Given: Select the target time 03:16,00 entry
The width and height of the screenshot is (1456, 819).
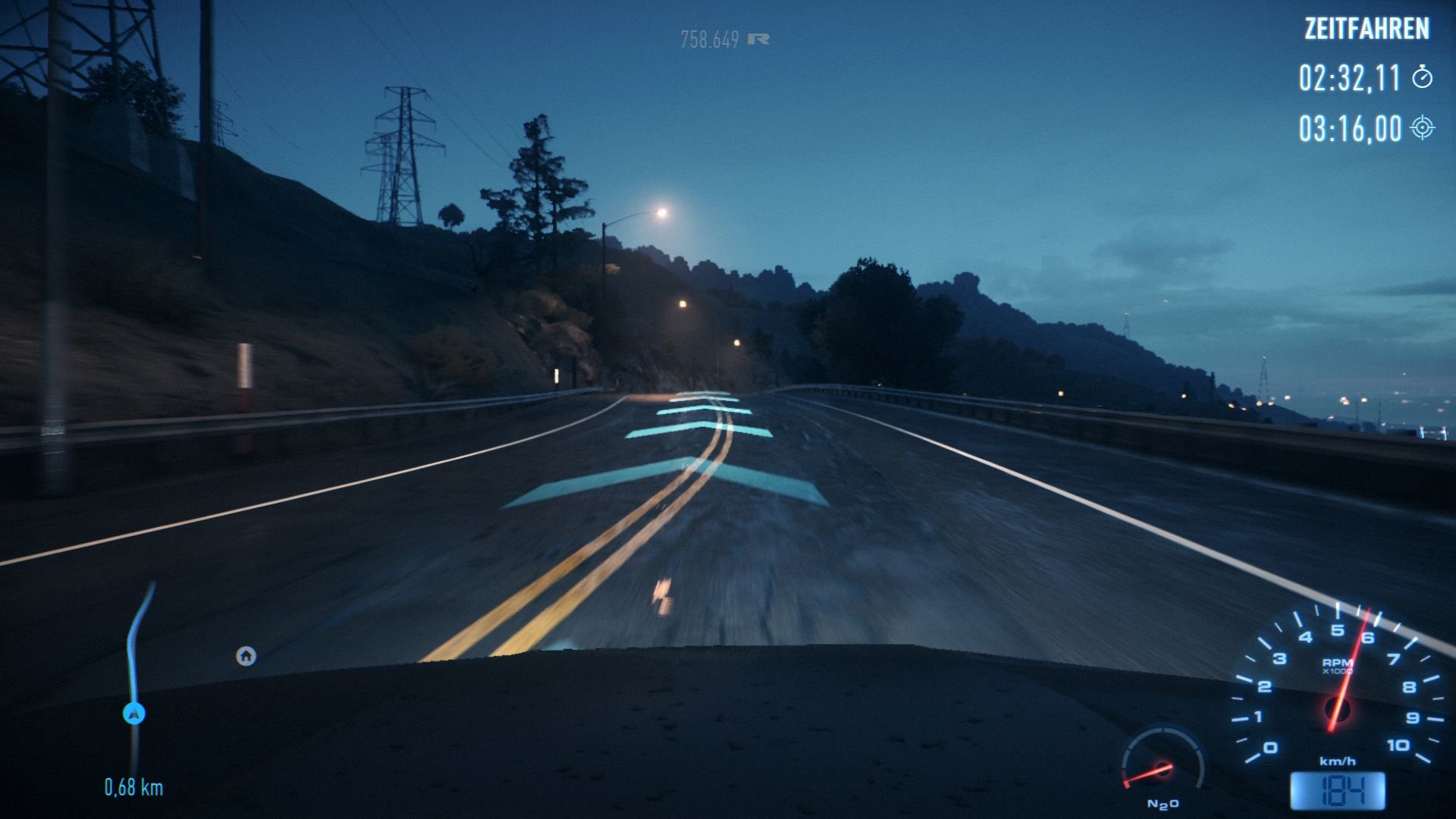Looking at the screenshot, I should pos(1350,129).
